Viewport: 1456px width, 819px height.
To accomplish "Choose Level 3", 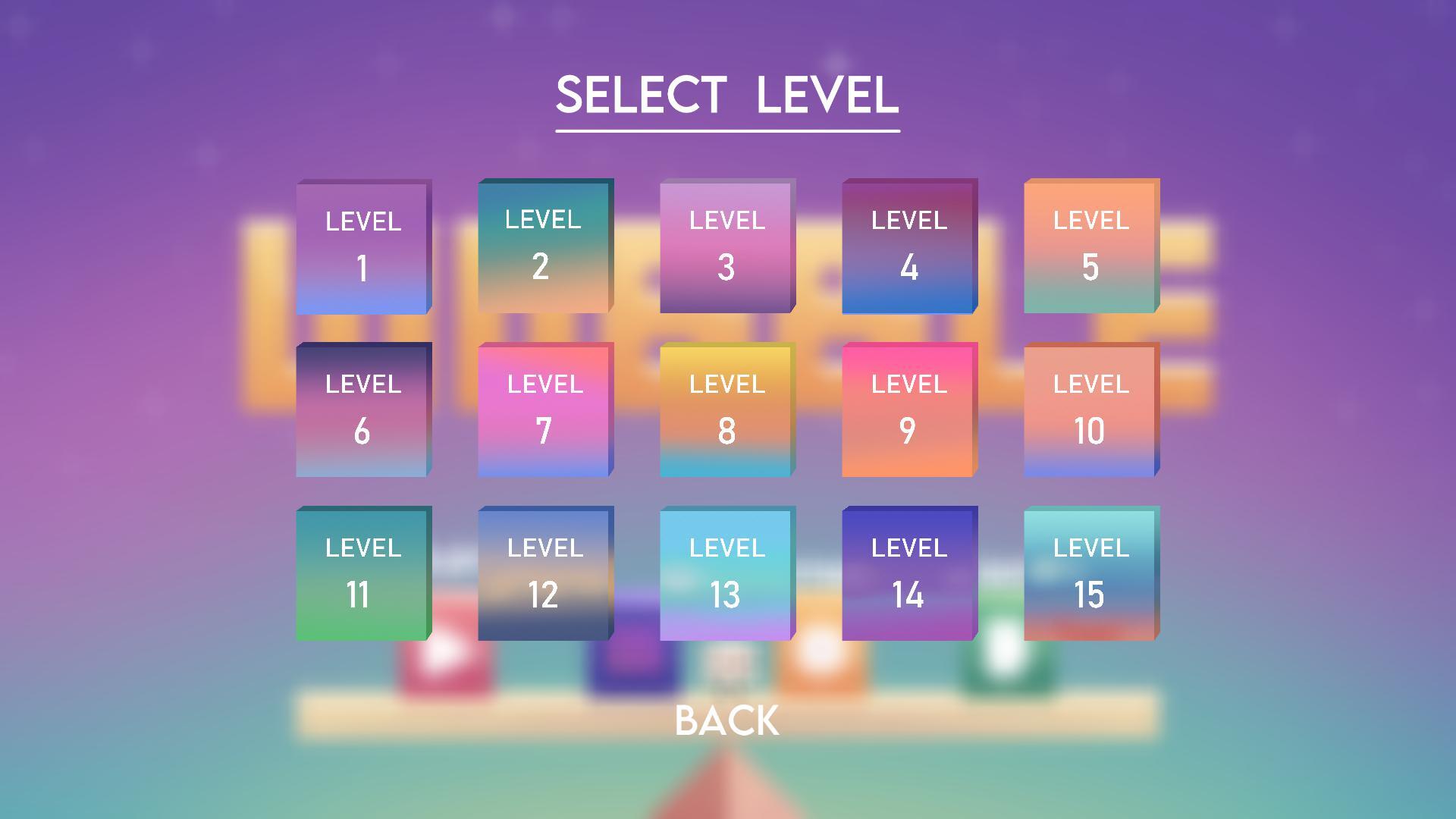I will pyautogui.click(x=726, y=246).
